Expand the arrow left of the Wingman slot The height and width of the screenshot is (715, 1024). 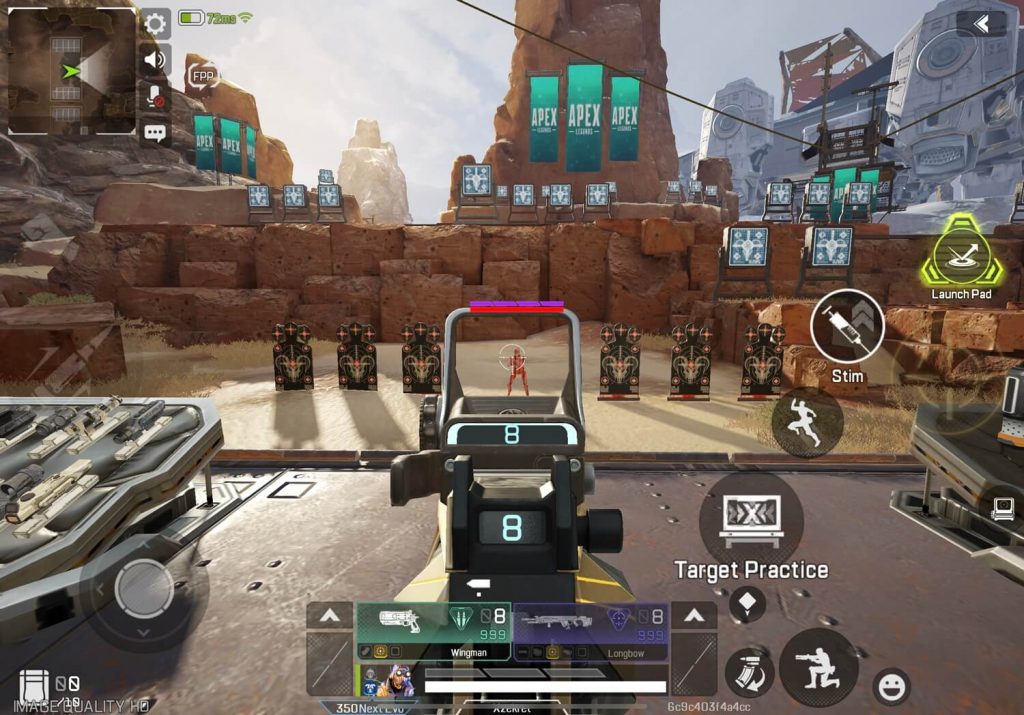point(329,616)
